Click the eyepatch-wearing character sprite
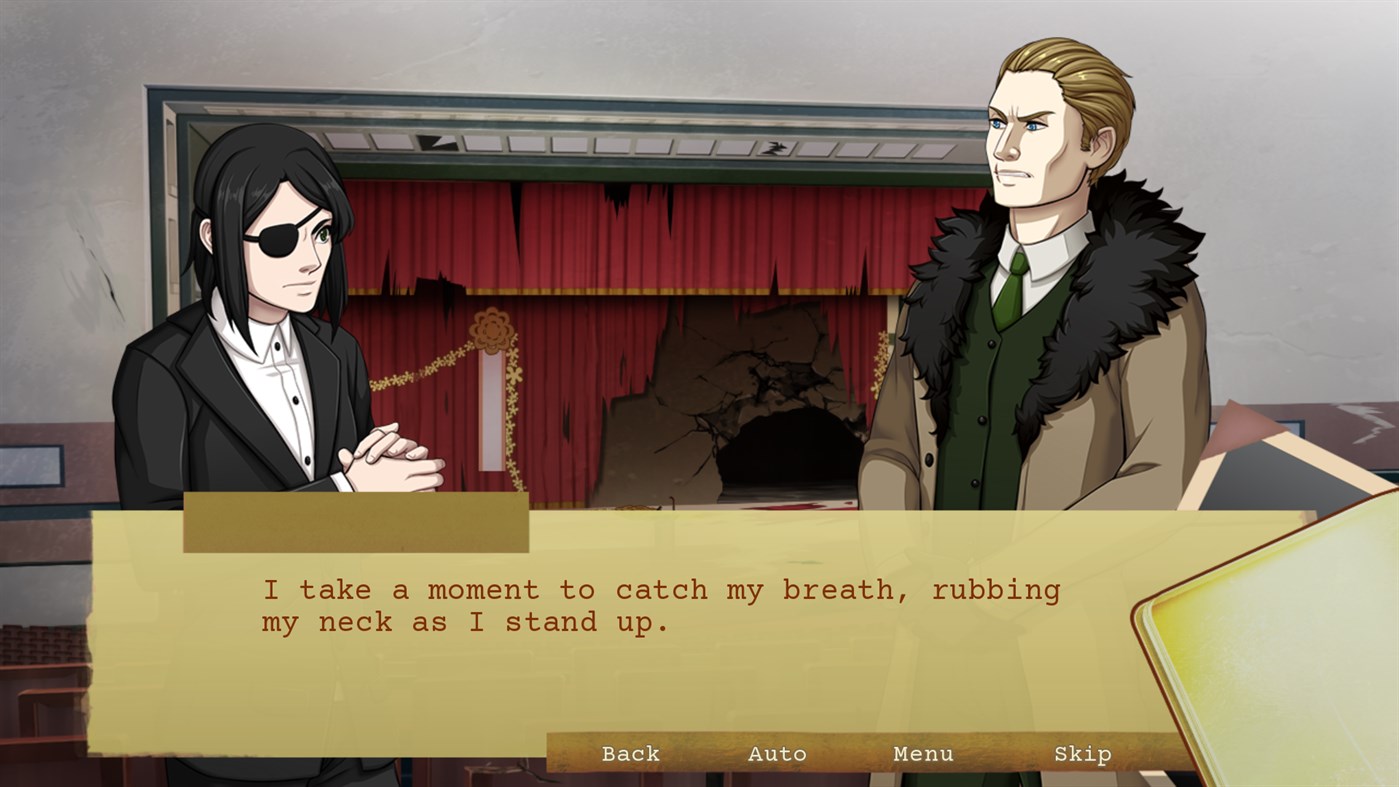Viewport: 1399px width, 787px height. pyautogui.click(x=280, y=300)
